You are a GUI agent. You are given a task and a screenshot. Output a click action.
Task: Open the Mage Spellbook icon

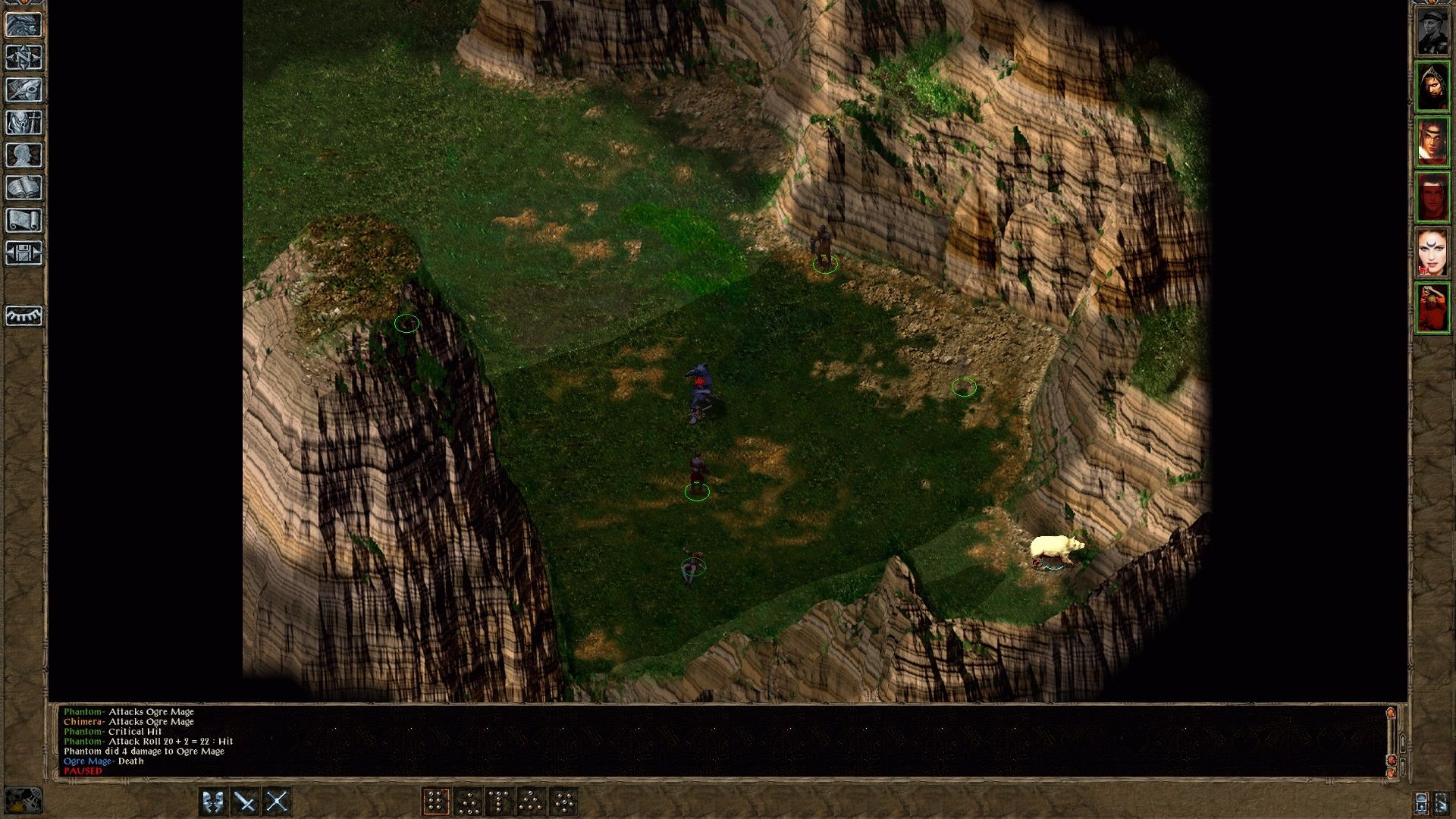(25, 187)
